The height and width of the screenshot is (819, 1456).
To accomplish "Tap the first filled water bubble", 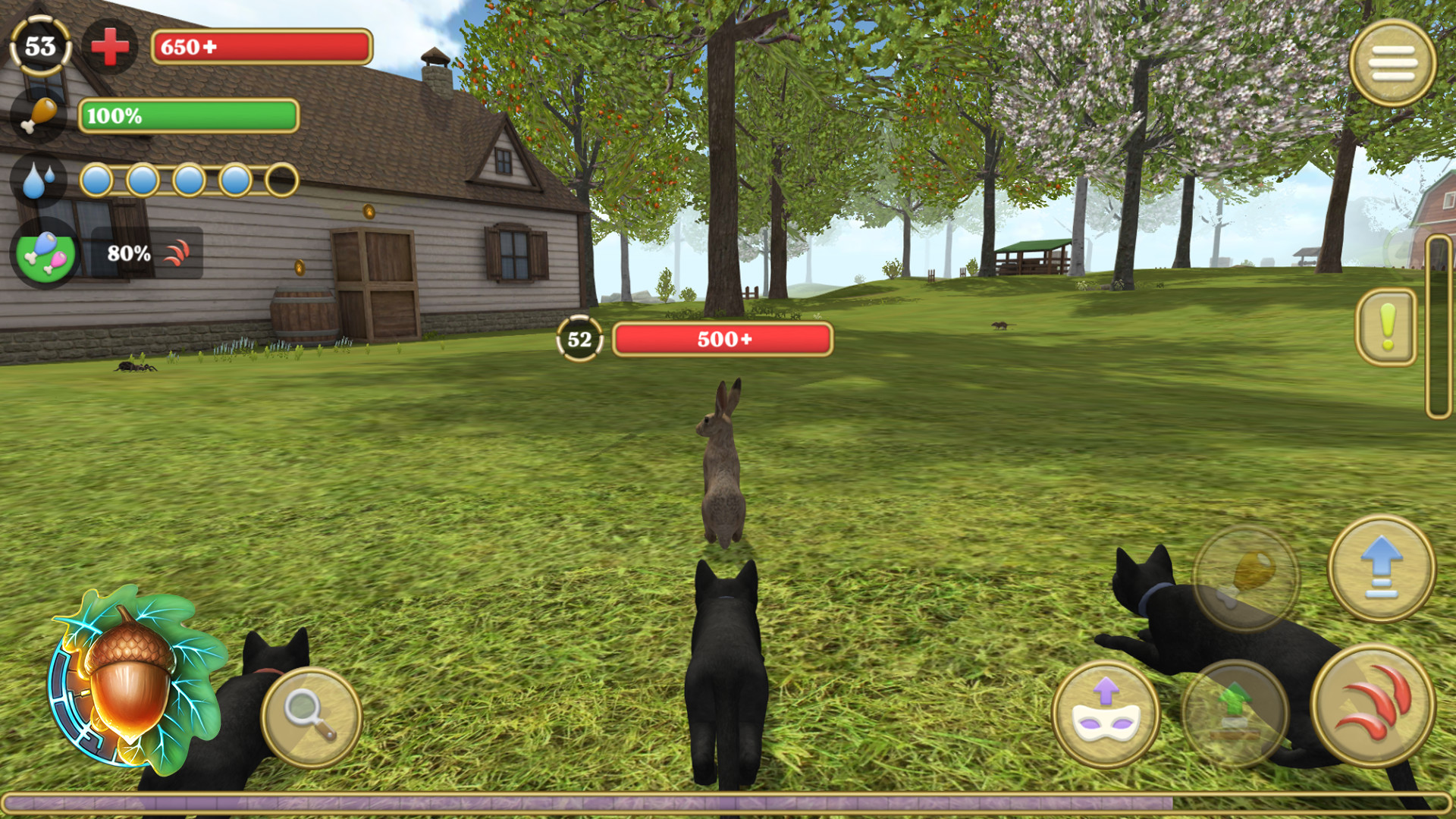I will (98, 179).
